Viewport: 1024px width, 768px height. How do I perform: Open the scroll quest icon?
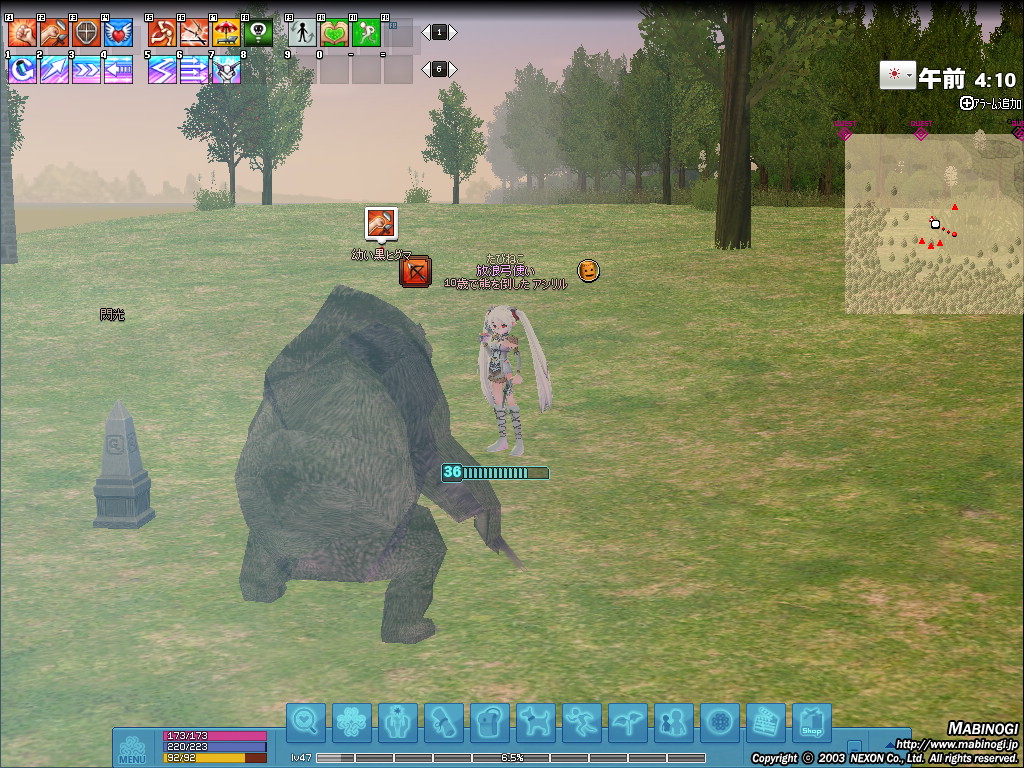[443, 722]
